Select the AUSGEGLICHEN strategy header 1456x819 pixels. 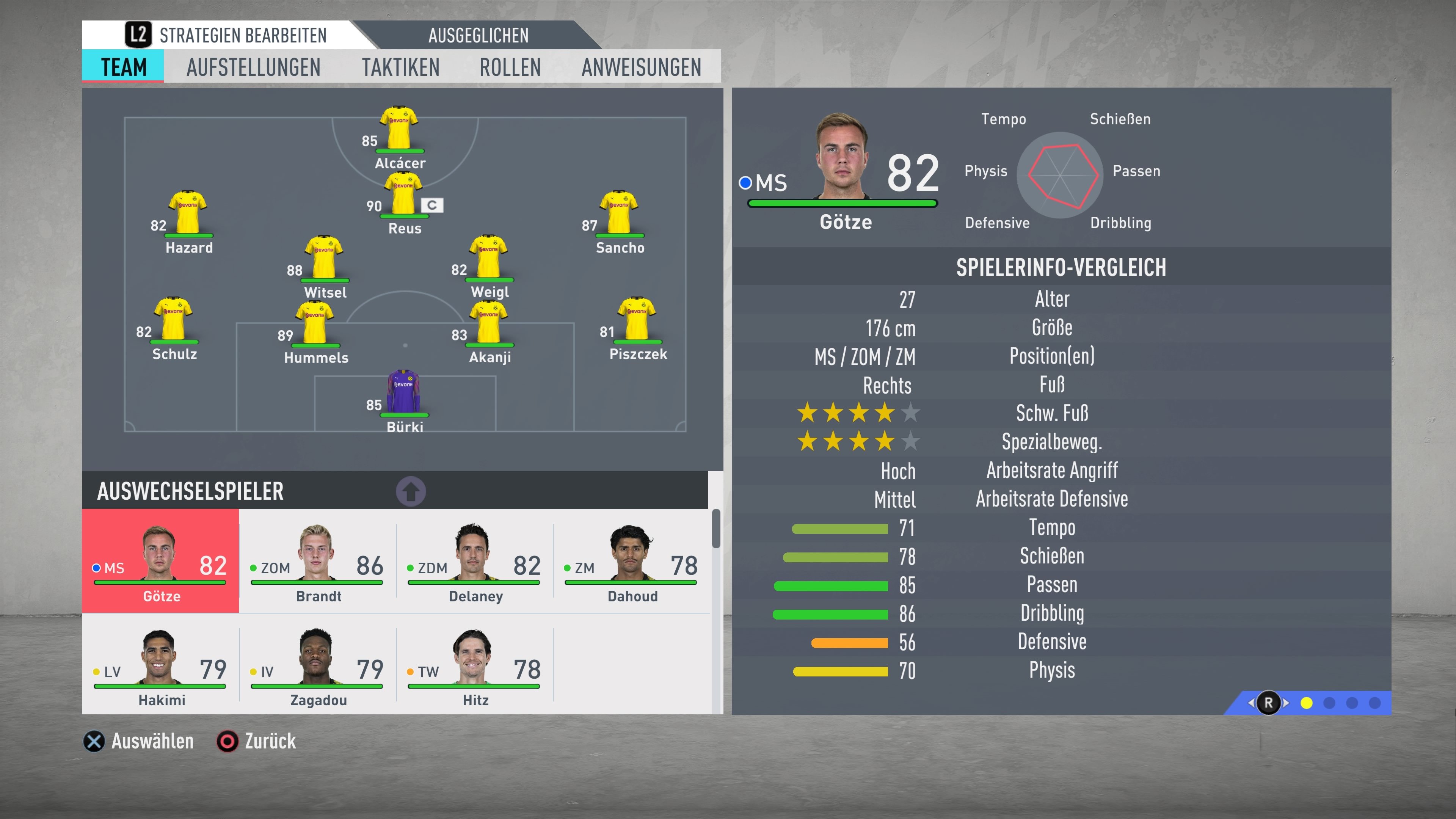478,35
